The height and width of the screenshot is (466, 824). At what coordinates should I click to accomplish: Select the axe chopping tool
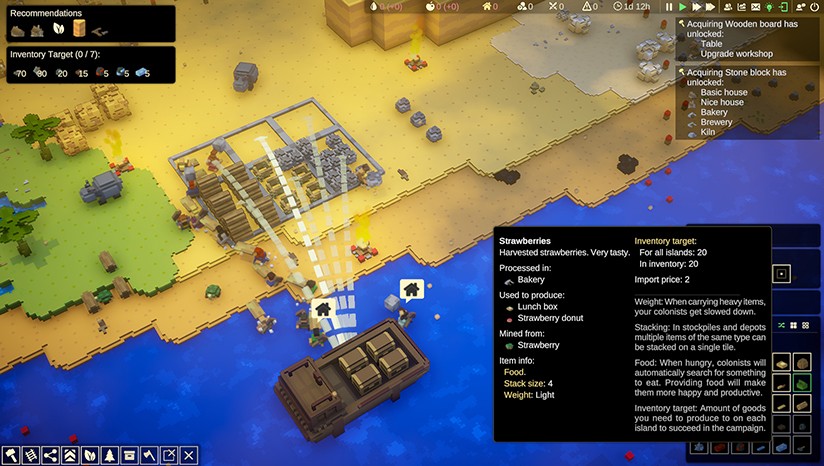coord(149,455)
